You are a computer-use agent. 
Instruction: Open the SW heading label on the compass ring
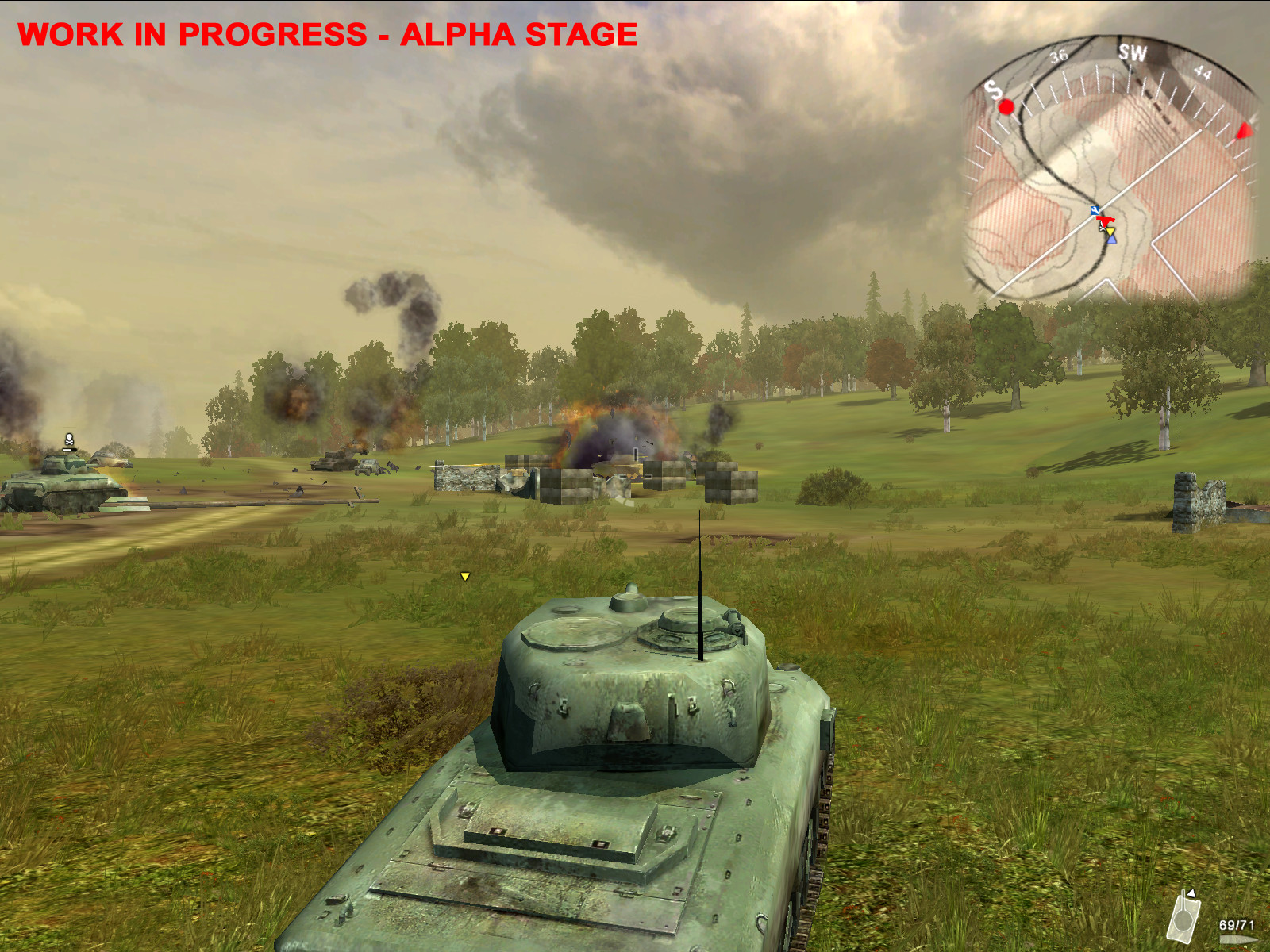coord(1133,52)
